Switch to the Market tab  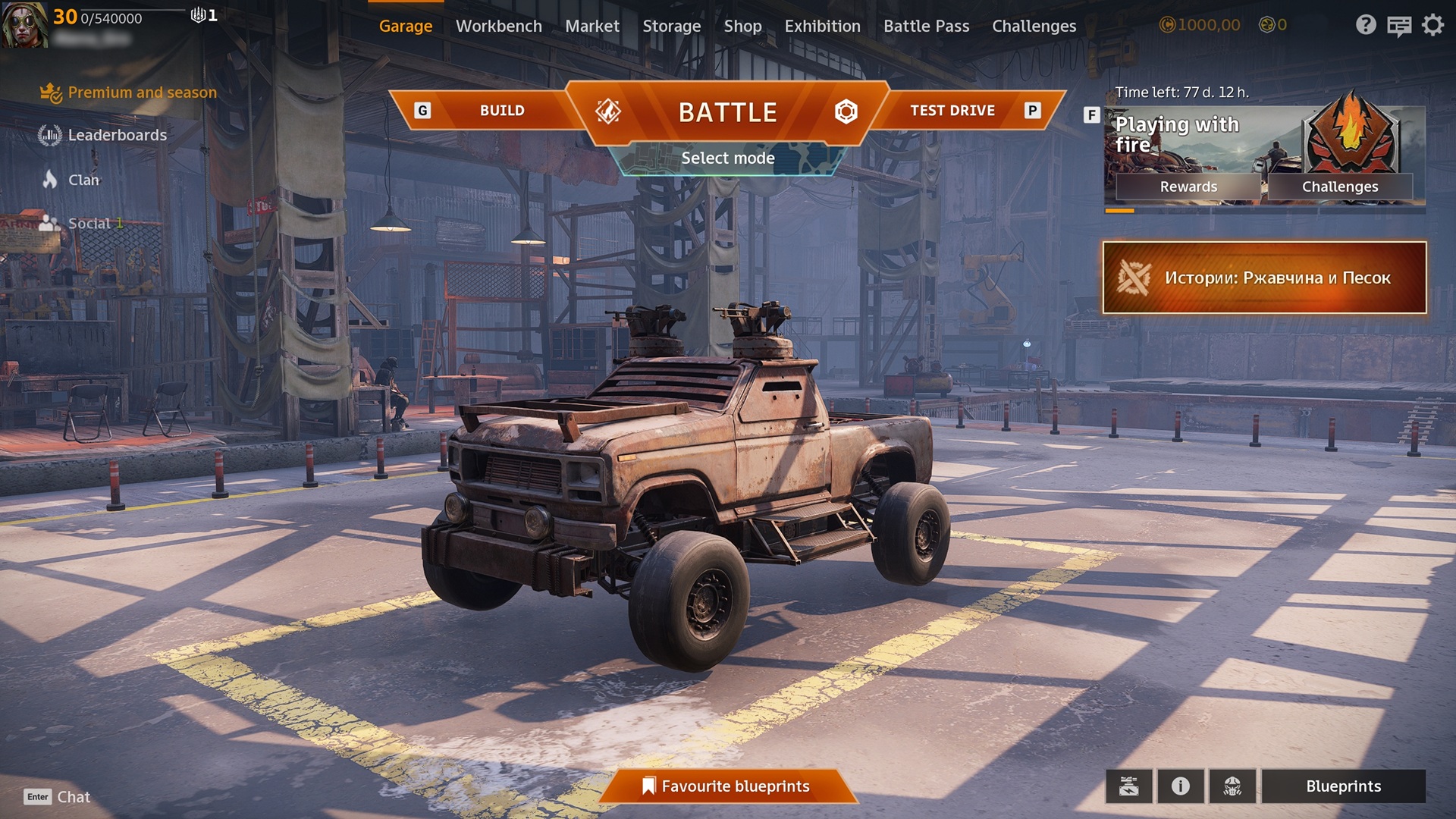pos(591,26)
